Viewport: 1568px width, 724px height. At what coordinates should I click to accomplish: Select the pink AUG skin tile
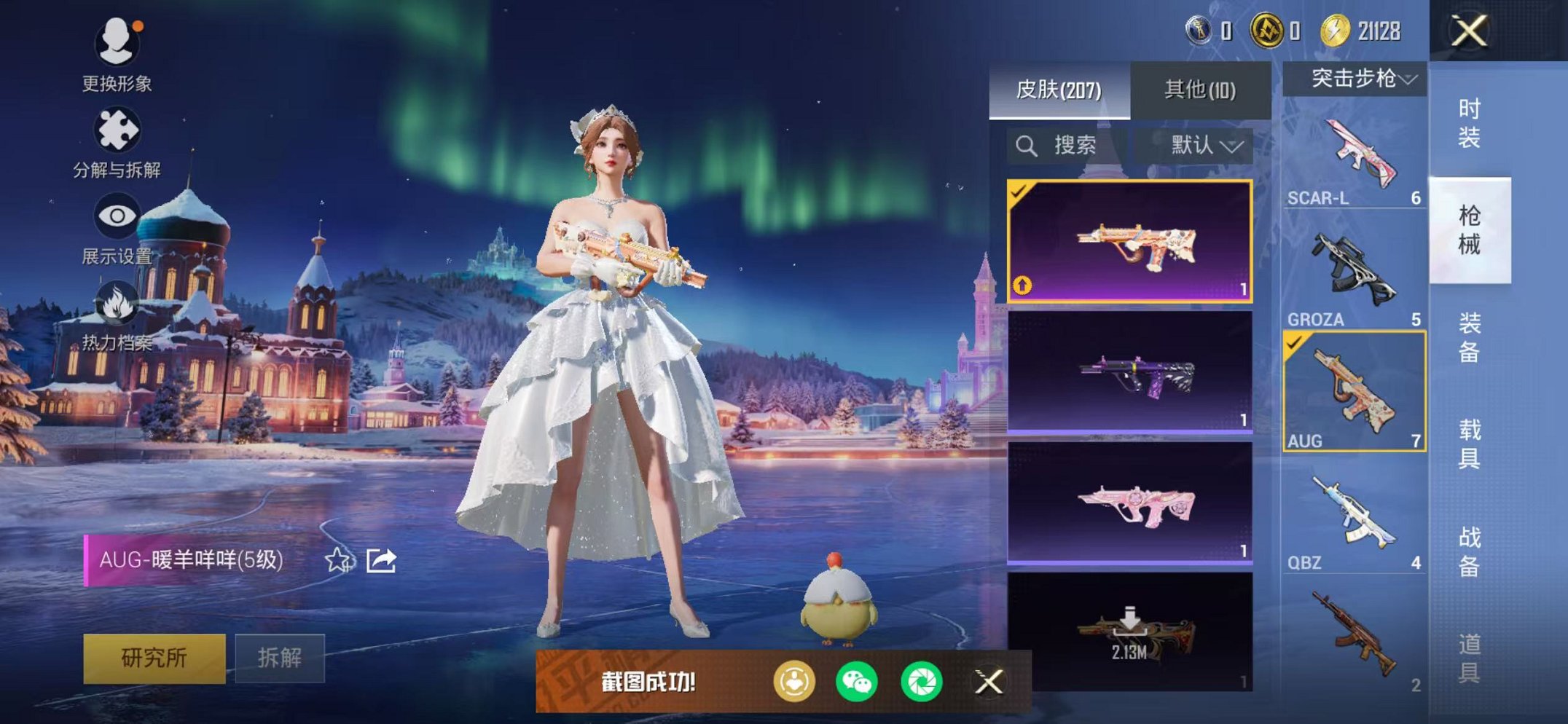[1129, 503]
